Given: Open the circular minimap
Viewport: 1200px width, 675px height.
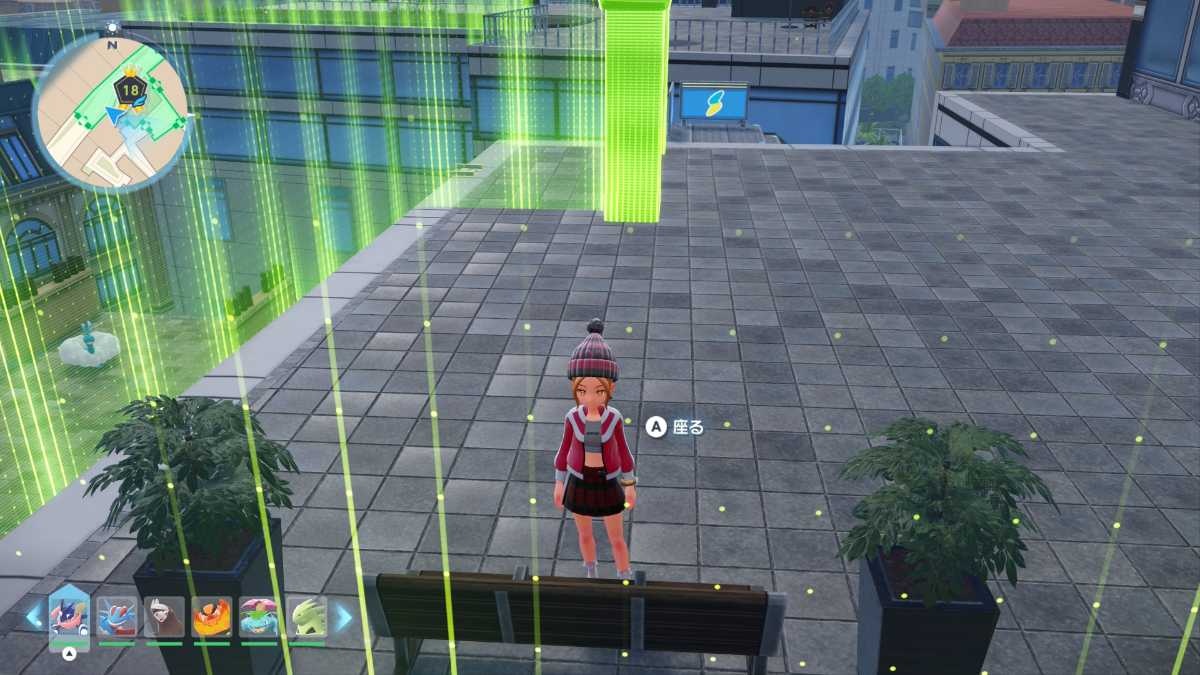Looking at the screenshot, I should [110, 110].
